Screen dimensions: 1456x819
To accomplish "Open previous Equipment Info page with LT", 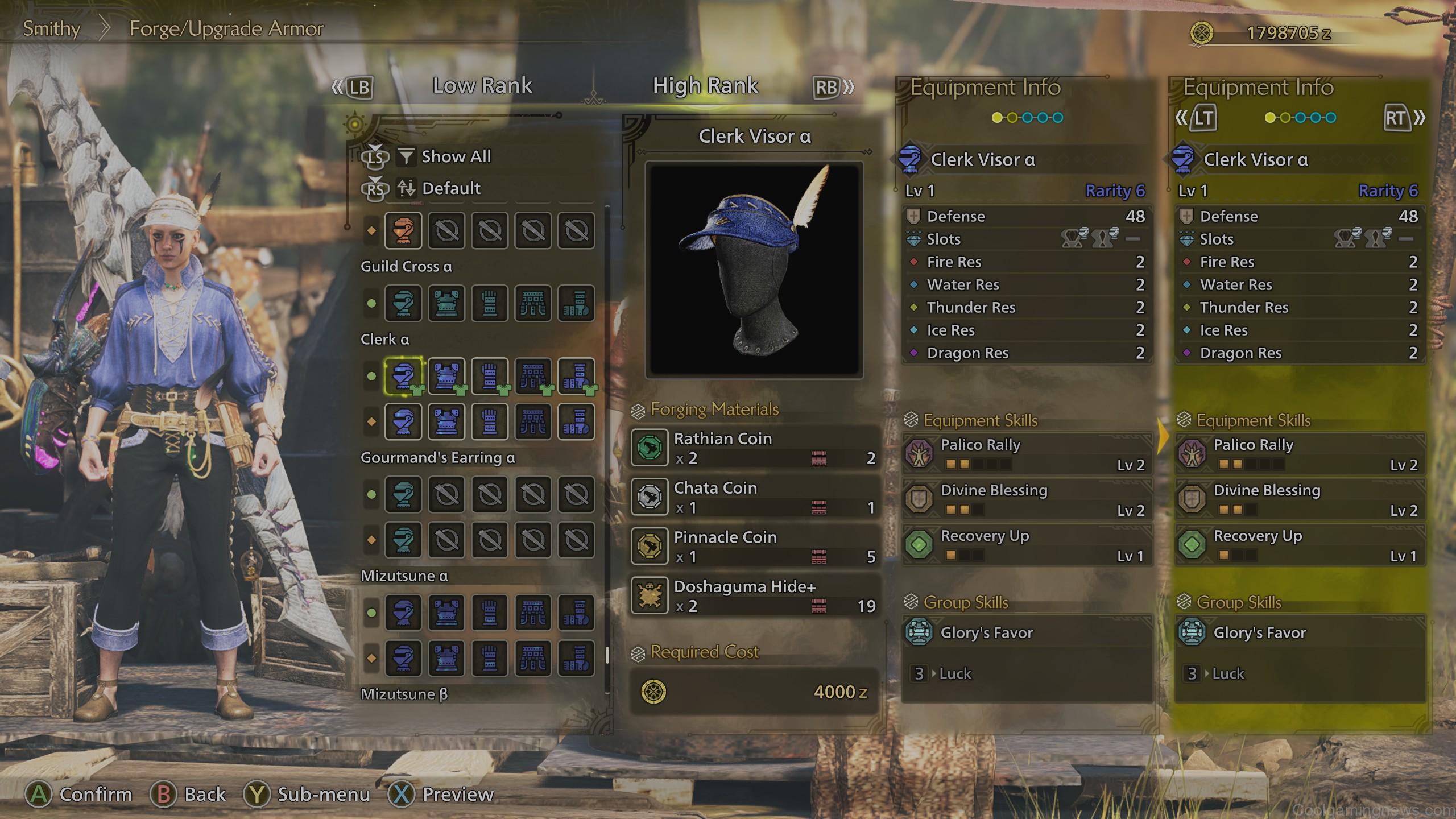I will click(1203, 118).
